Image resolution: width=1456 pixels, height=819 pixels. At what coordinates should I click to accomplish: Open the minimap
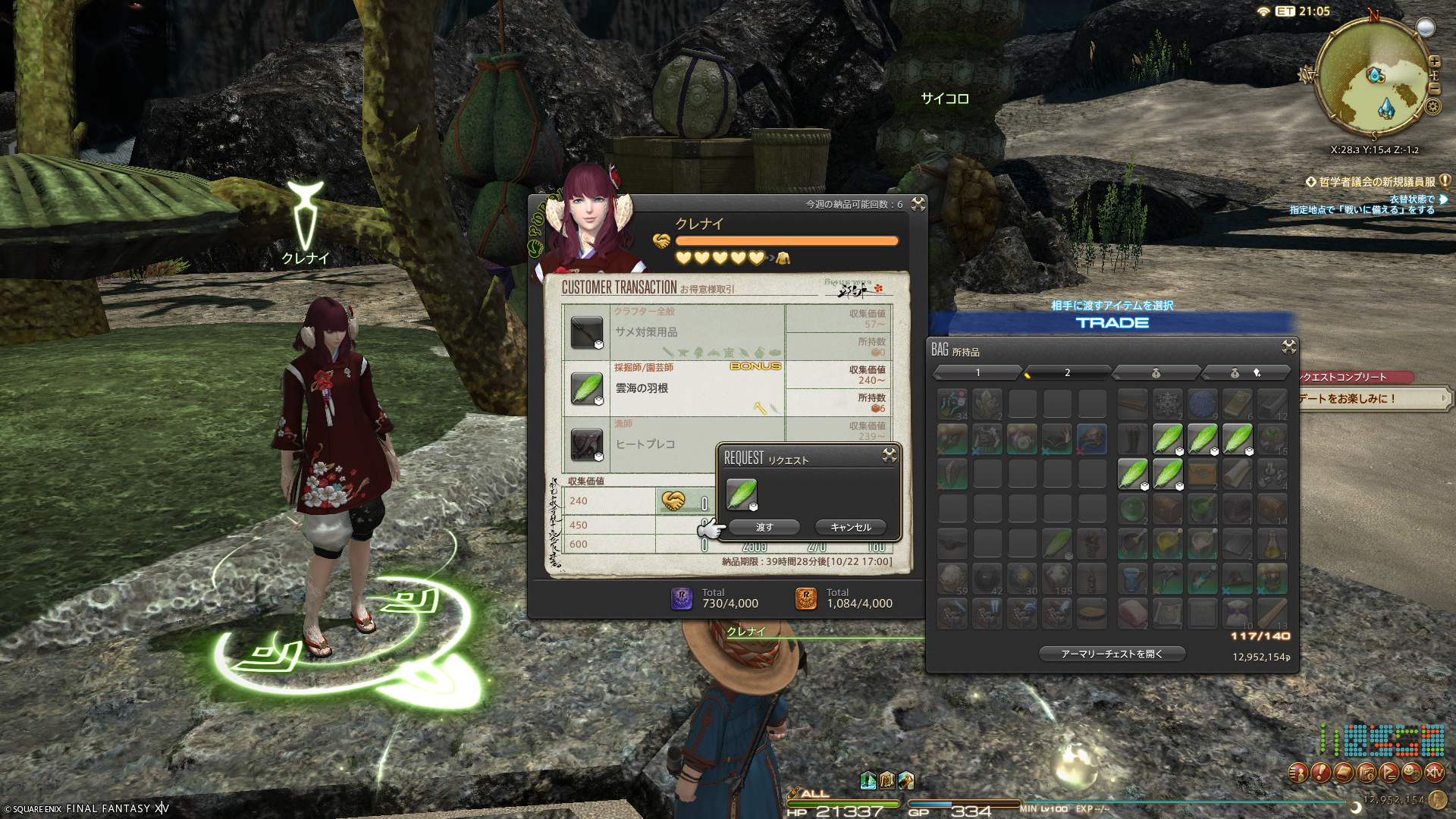1373,76
